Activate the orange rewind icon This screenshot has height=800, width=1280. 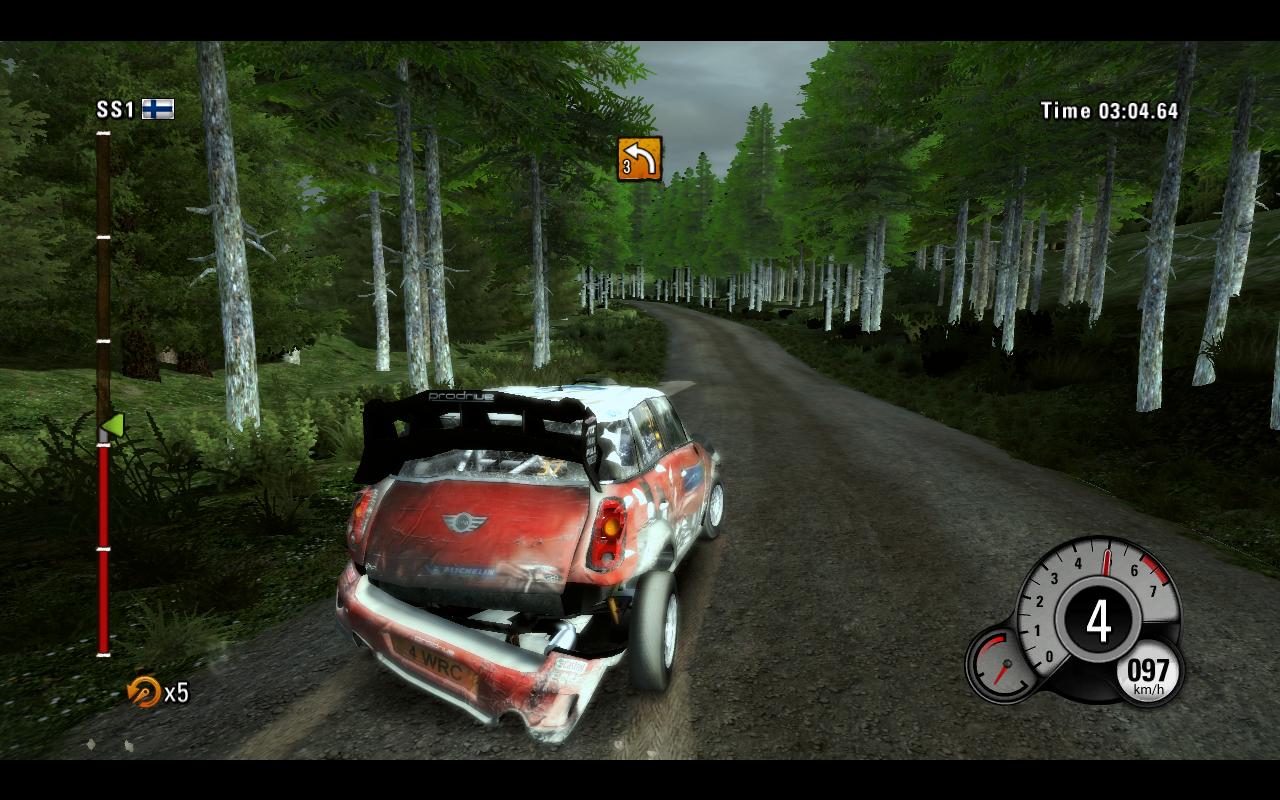144,691
